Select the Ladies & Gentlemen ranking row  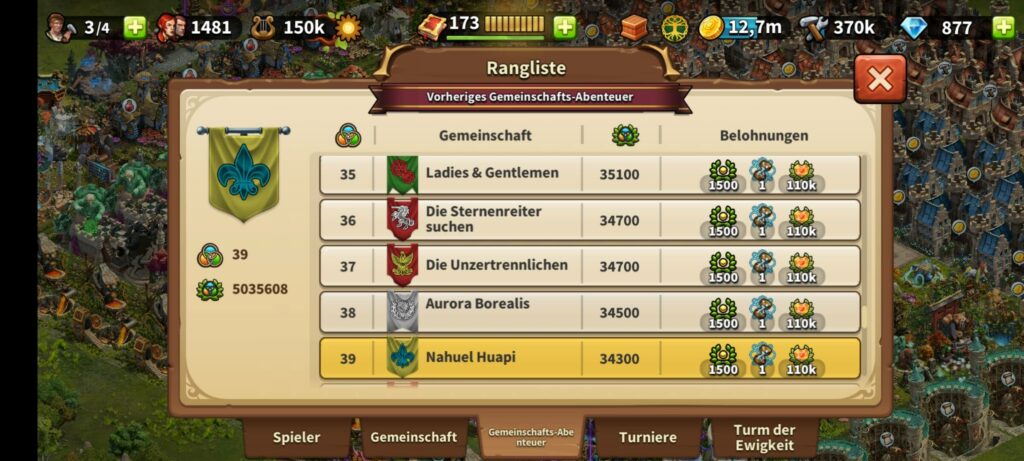[x=590, y=174]
